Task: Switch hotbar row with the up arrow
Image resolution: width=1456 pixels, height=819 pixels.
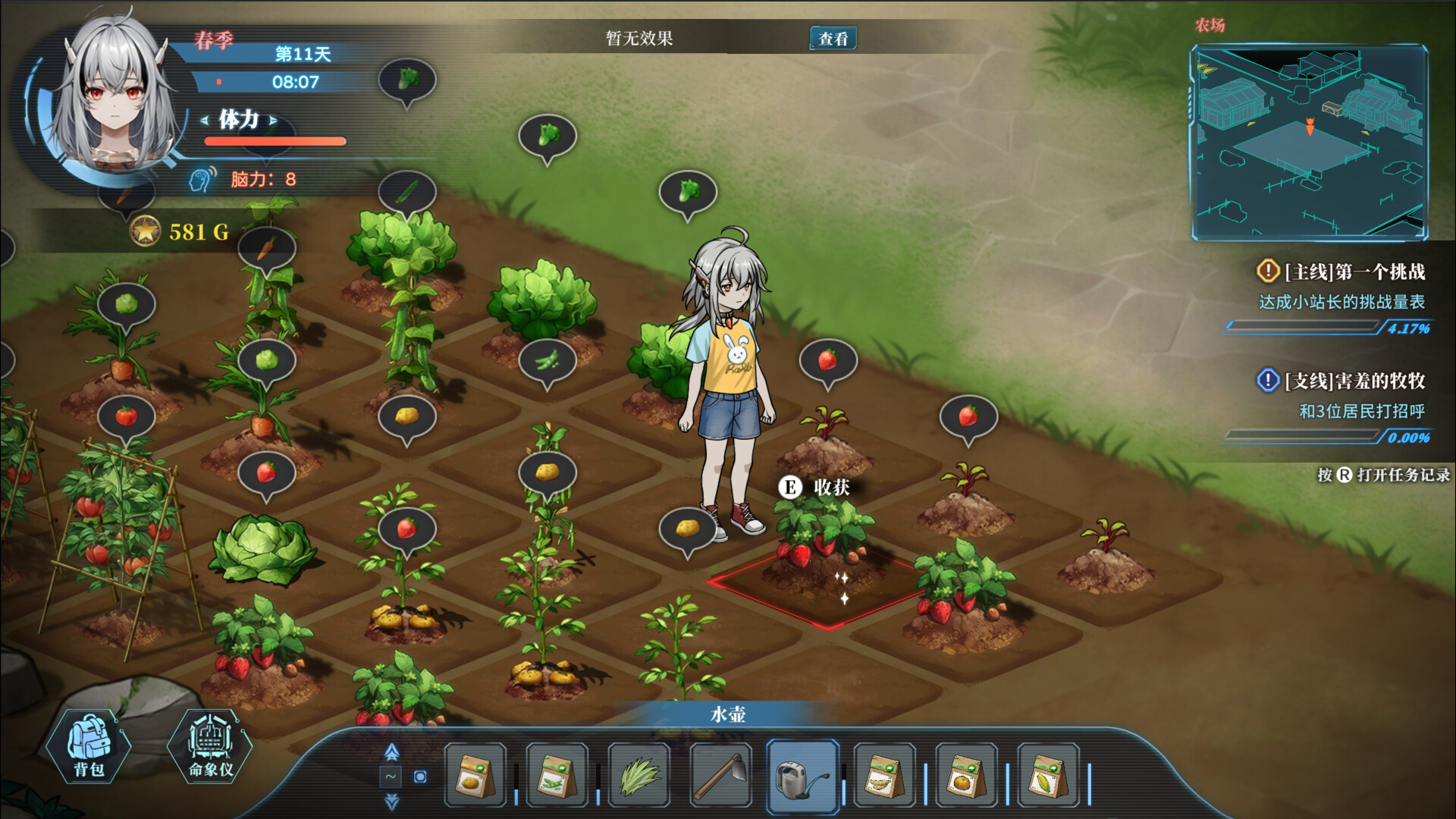Action: coord(391,752)
